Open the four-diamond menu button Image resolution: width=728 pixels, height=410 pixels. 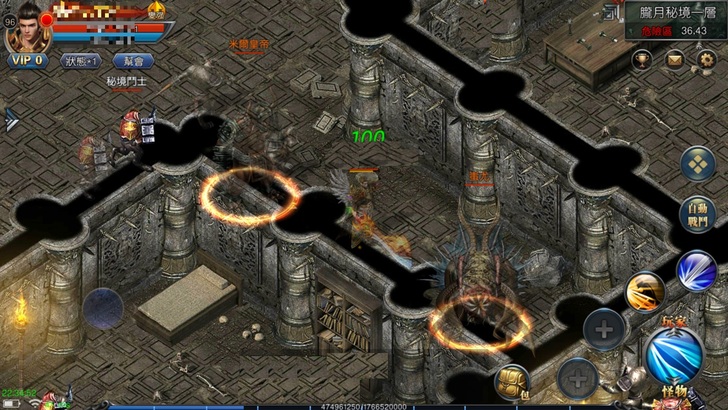[698, 163]
